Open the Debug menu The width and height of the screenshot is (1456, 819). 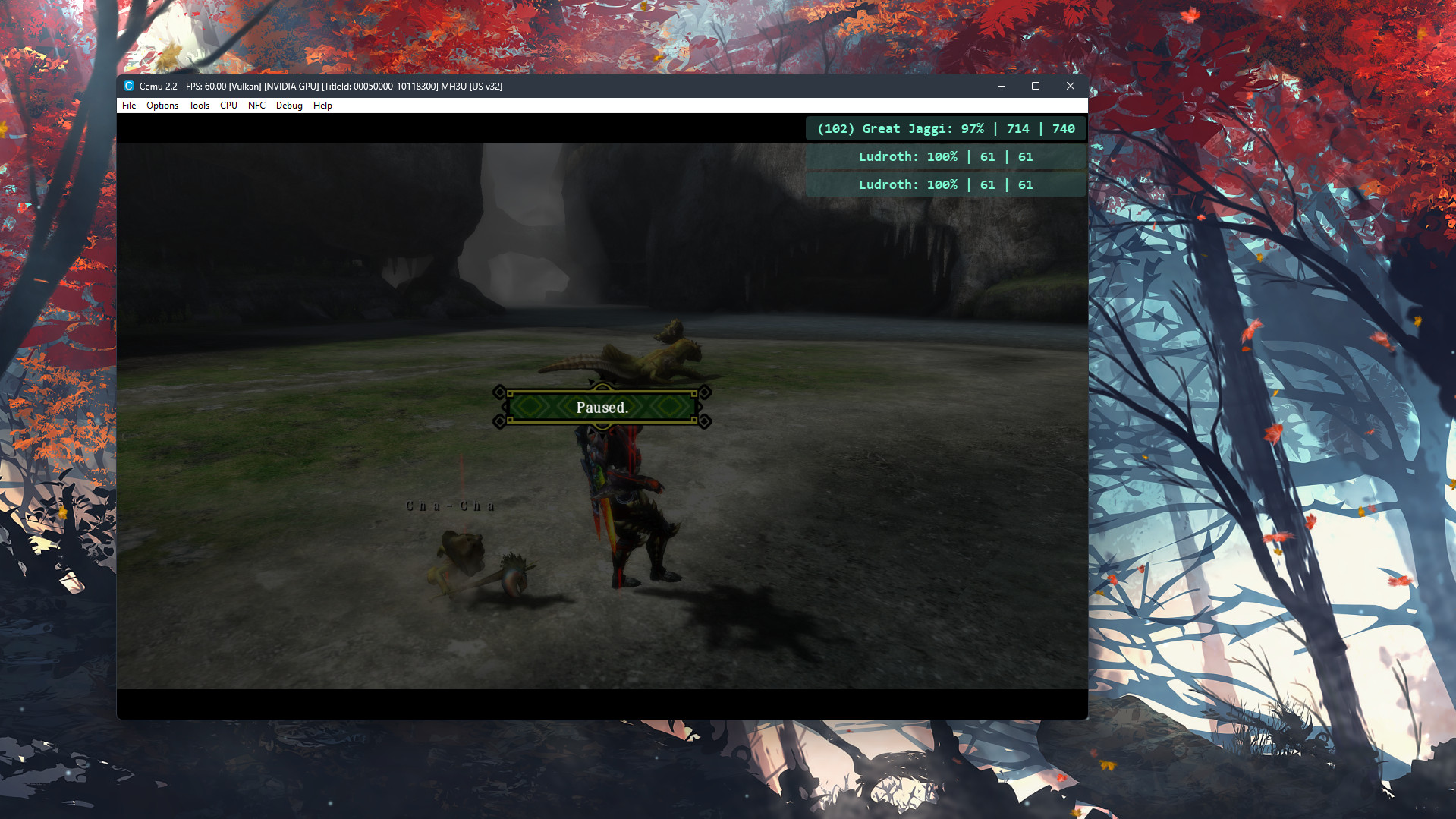tap(288, 106)
